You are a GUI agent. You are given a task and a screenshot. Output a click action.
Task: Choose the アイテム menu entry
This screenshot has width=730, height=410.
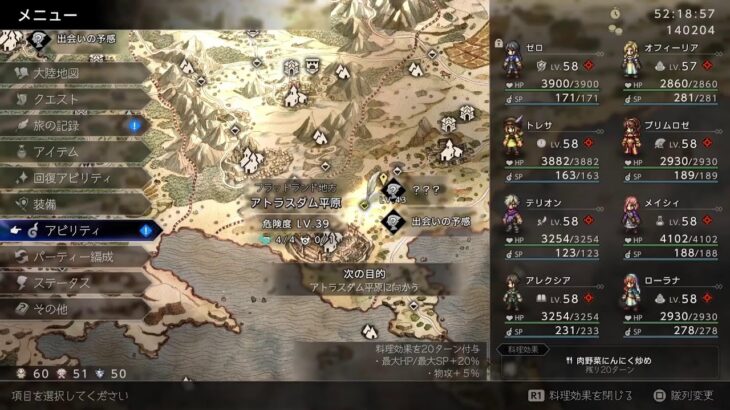pyautogui.click(x=70, y=151)
